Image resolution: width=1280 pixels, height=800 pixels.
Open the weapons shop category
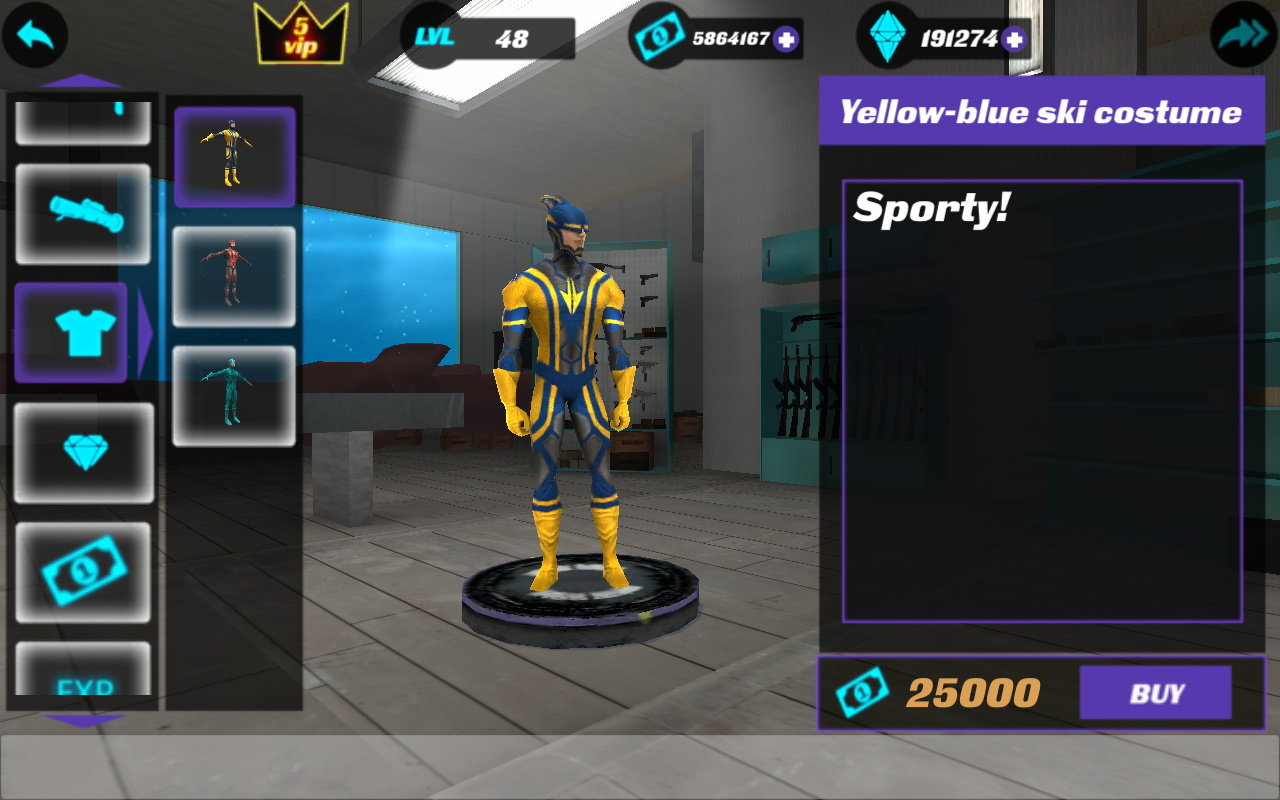click(83, 213)
